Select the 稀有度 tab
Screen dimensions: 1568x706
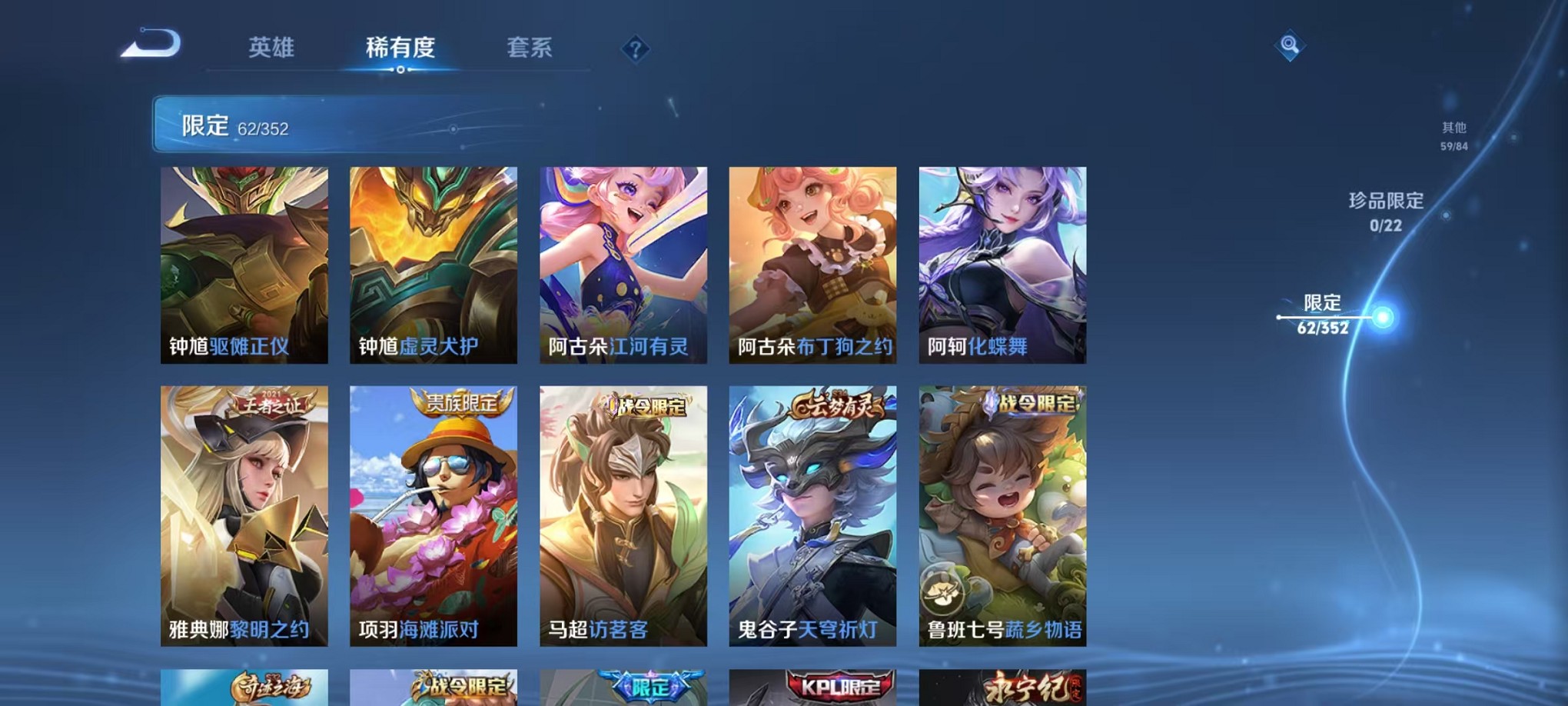(x=400, y=48)
